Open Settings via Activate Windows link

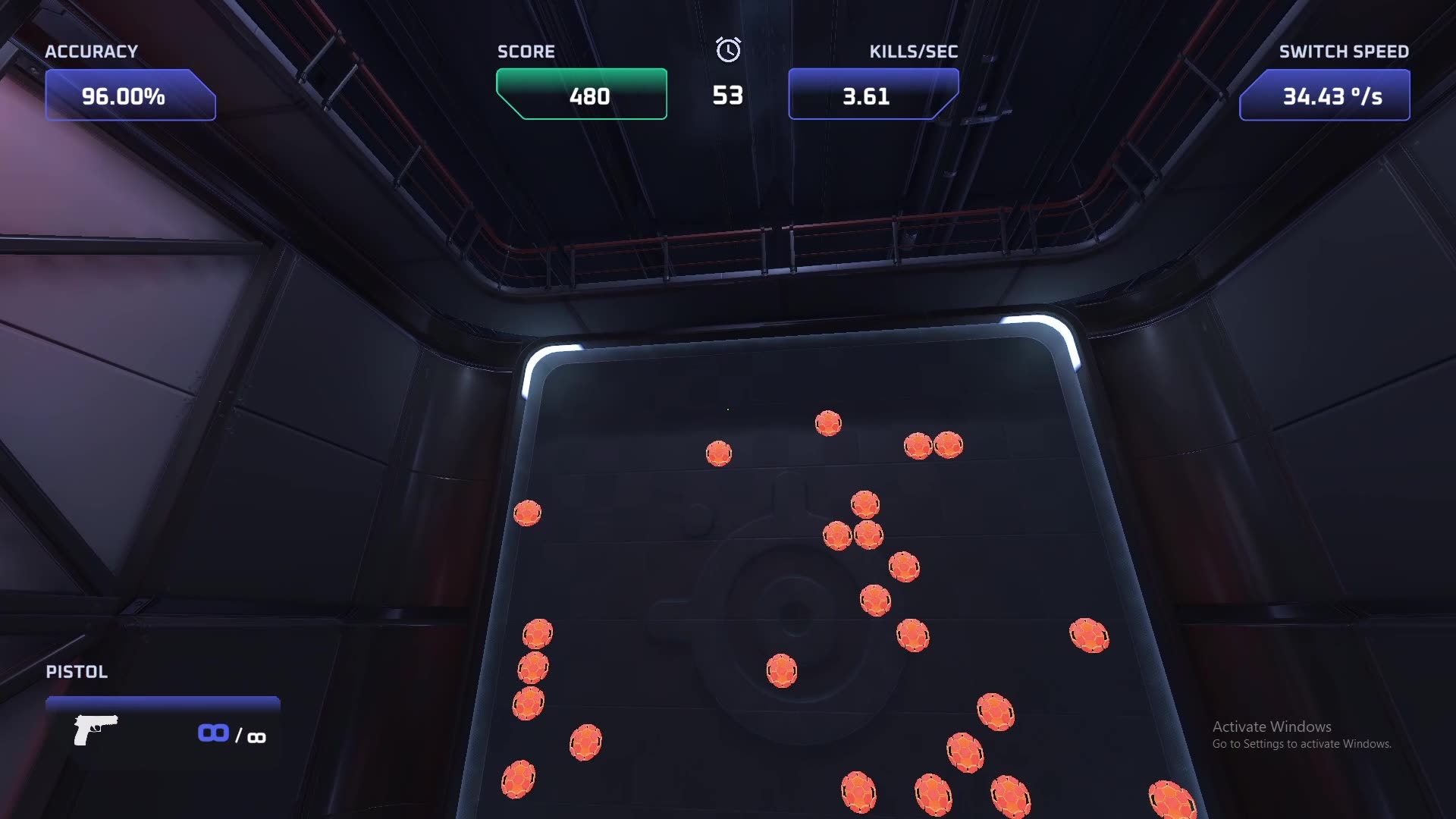tap(1301, 744)
